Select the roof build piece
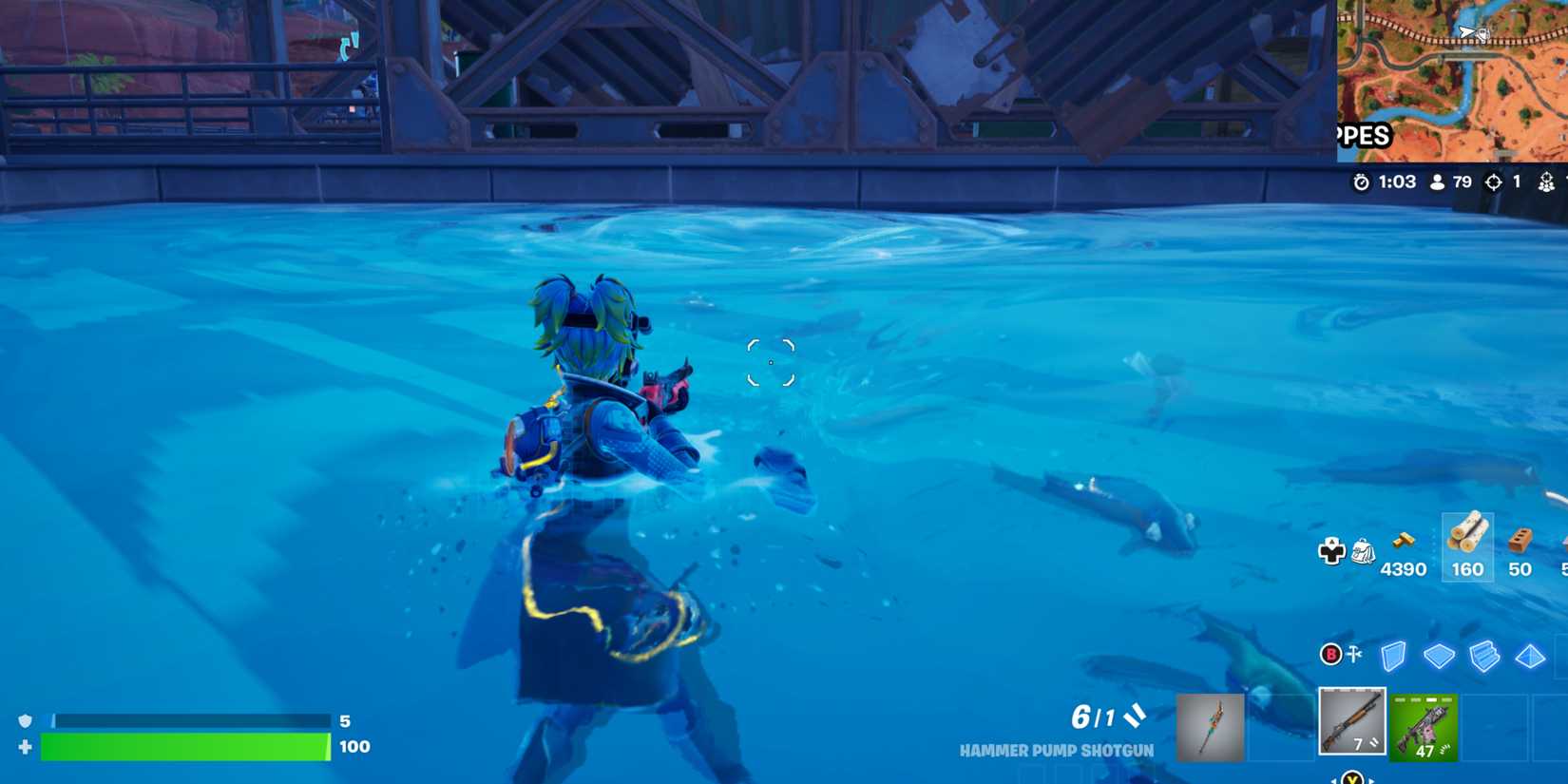This screenshot has width=1568, height=784. pyautogui.click(x=1529, y=655)
